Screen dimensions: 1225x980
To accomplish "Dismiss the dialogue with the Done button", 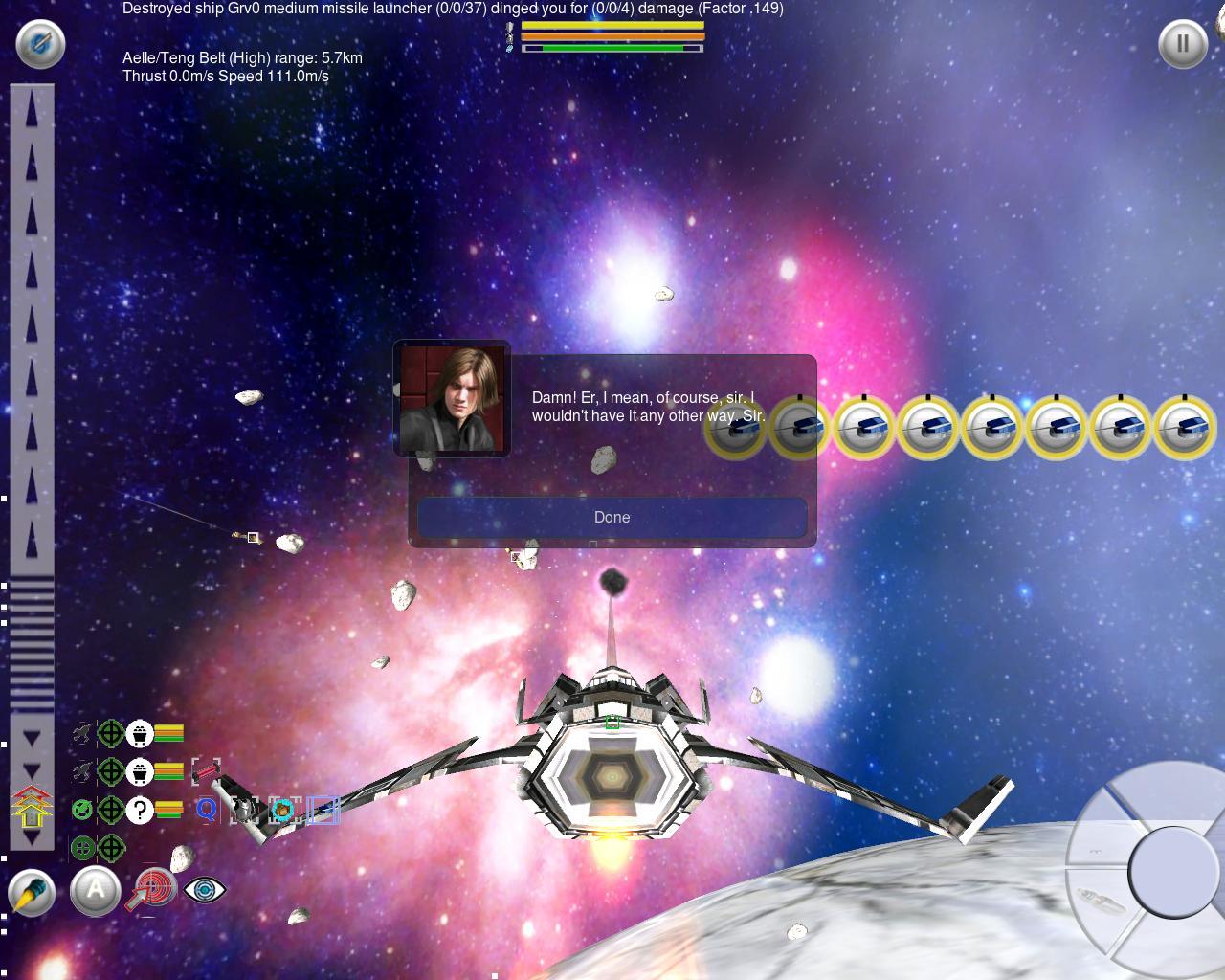I will click(x=612, y=517).
